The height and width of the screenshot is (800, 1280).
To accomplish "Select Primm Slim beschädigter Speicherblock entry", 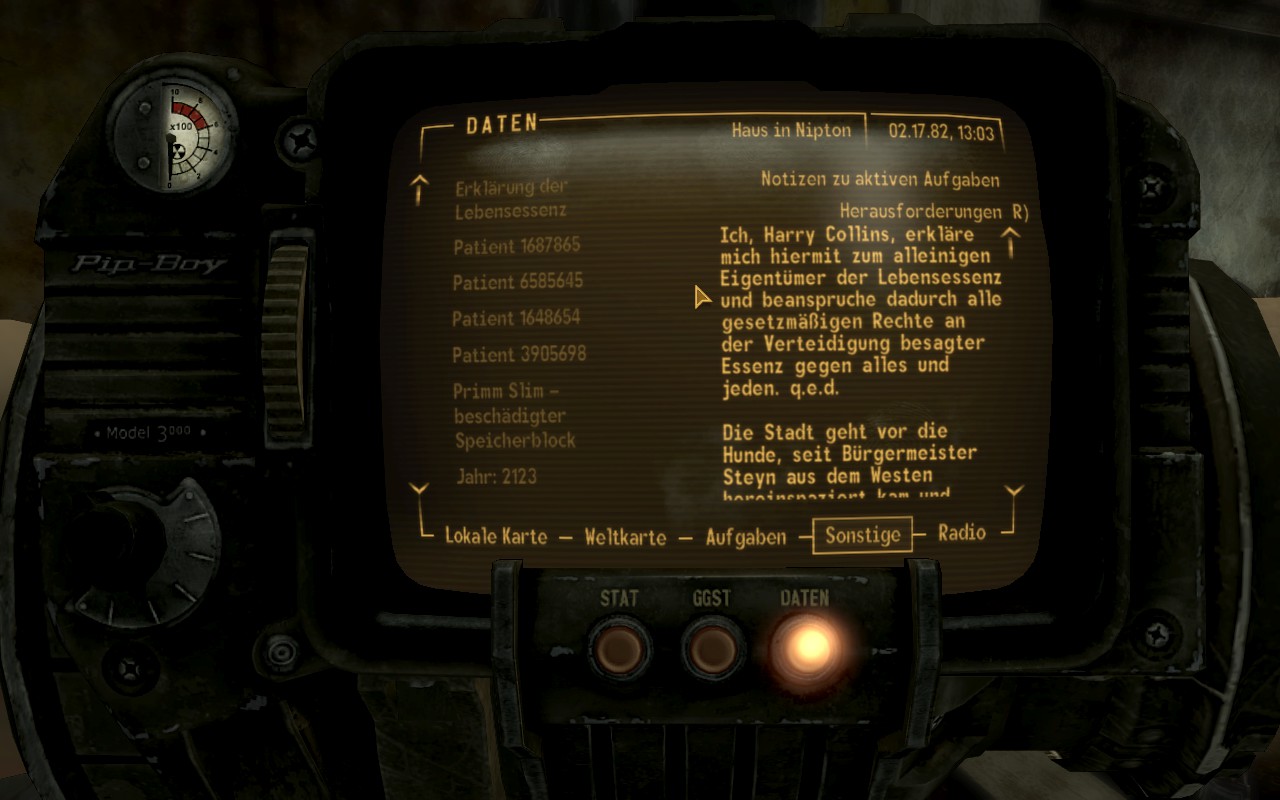I will pos(514,415).
